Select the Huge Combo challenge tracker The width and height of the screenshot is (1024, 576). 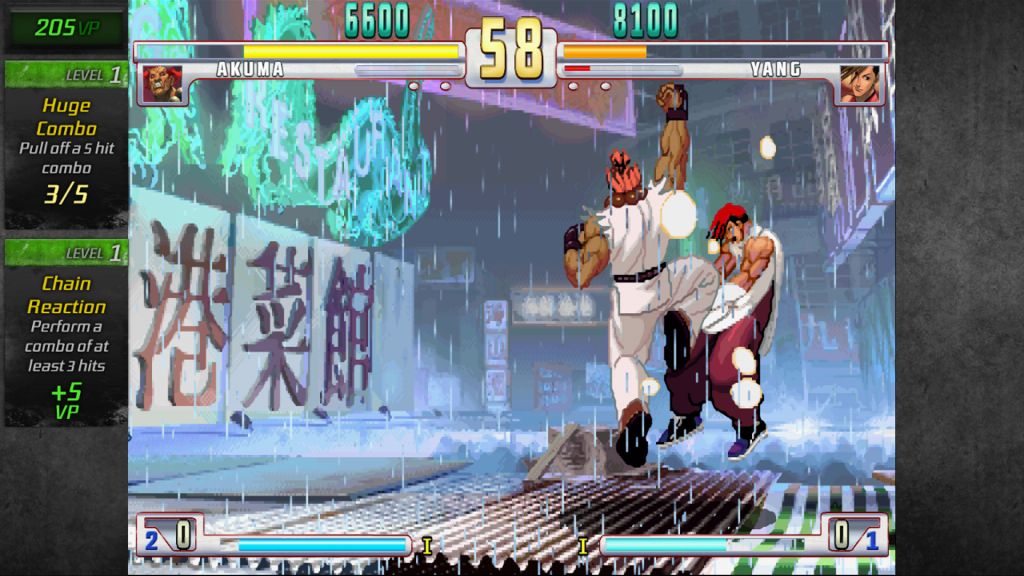tap(66, 146)
